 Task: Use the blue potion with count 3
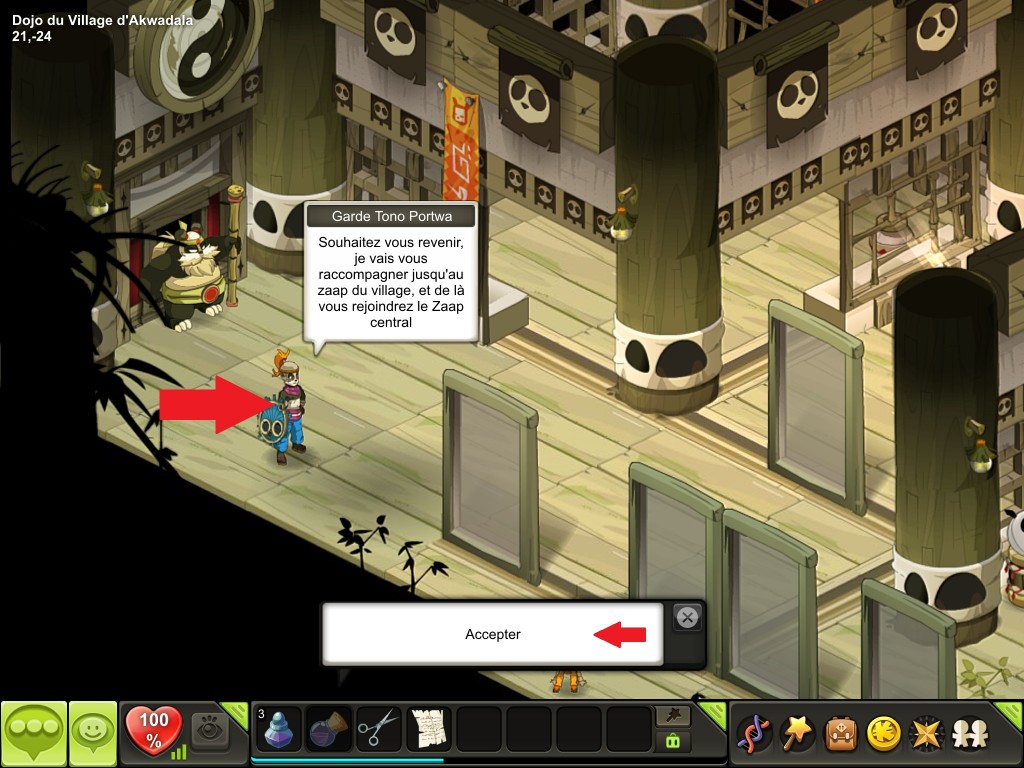click(x=279, y=729)
